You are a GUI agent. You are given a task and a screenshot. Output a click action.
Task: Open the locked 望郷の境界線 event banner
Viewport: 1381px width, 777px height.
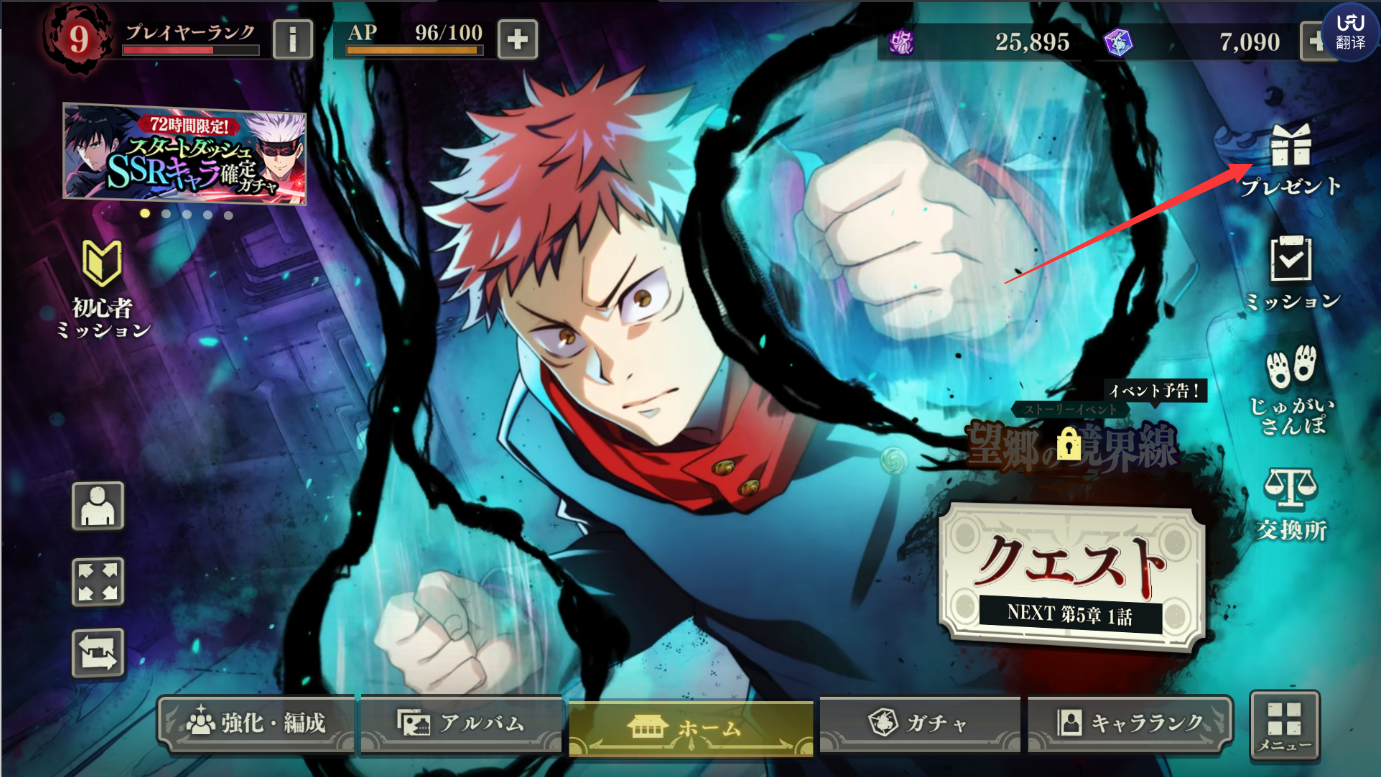(1070, 442)
